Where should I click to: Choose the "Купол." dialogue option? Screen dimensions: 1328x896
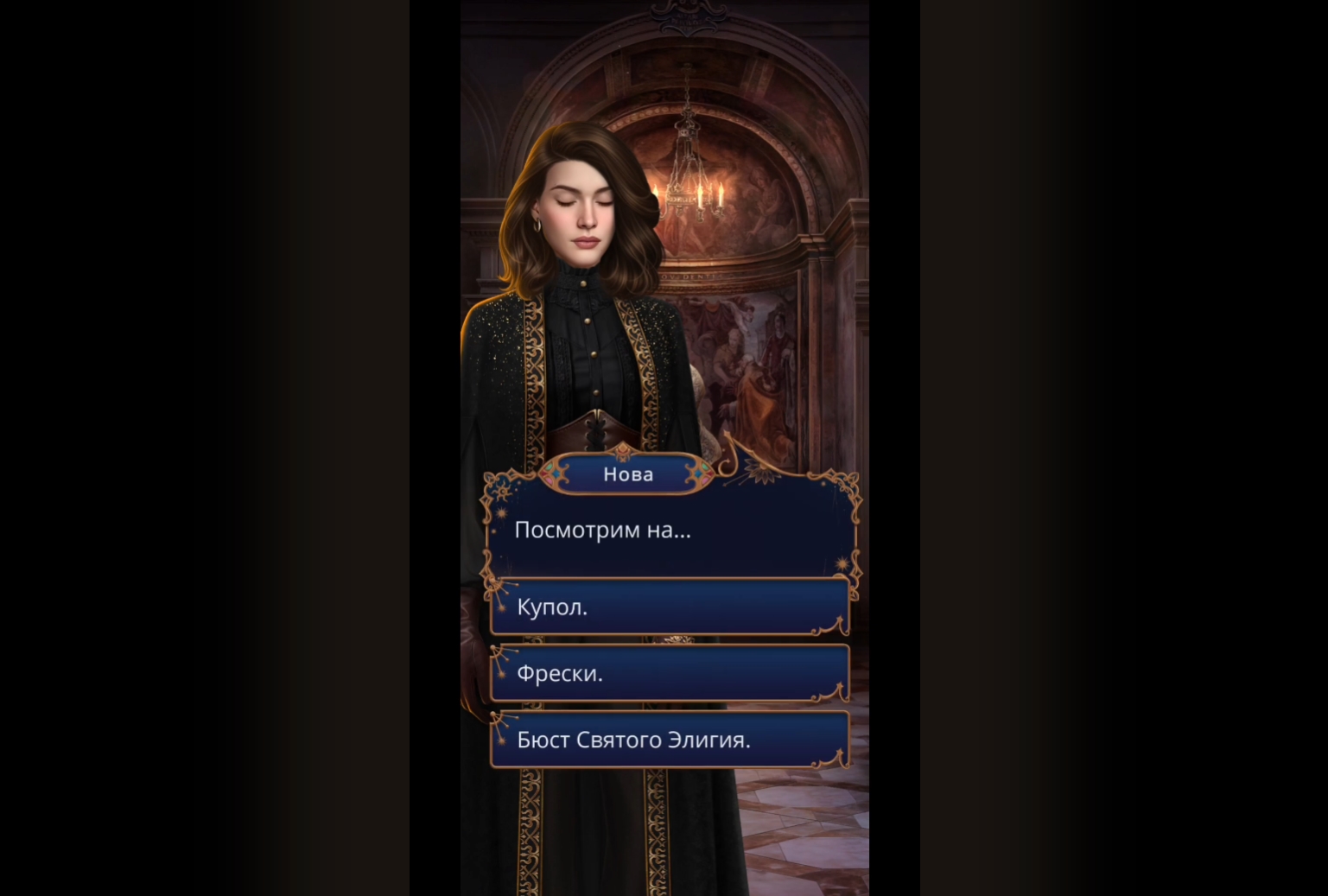pyautogui.click(x=670, y=607)
